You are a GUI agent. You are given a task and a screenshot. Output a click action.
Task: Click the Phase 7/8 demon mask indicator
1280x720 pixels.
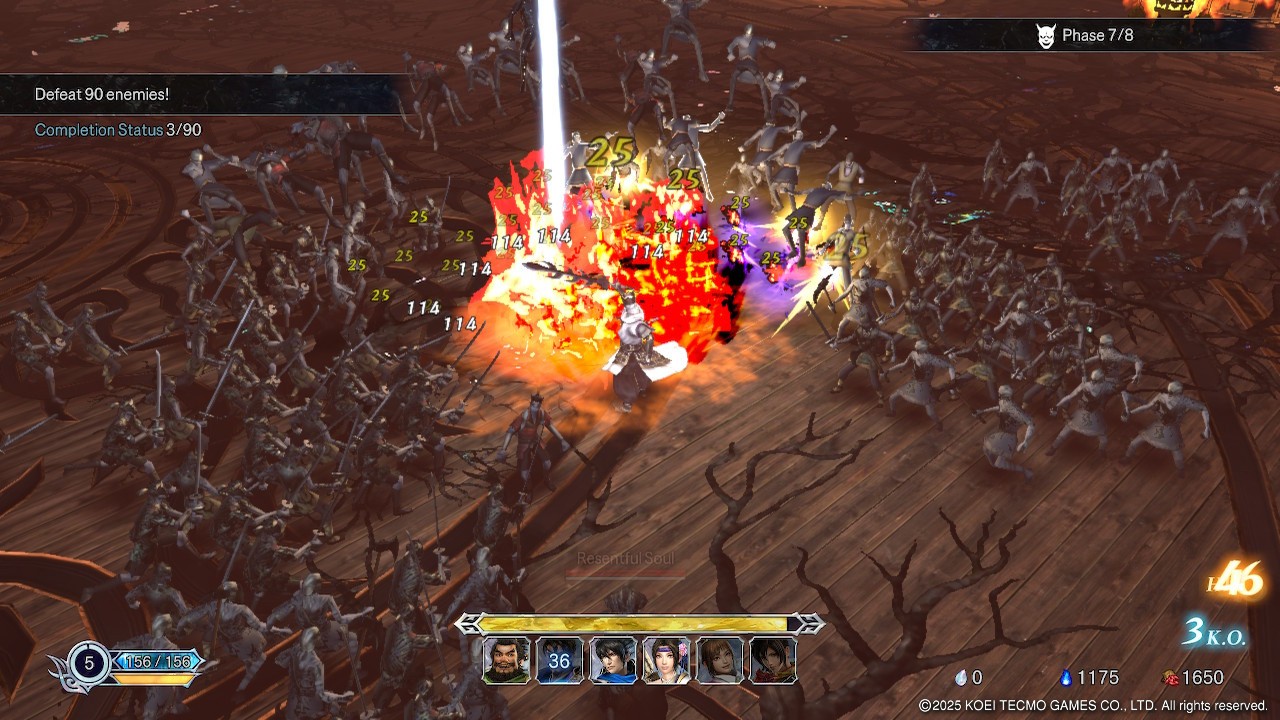[x=1046, y=36]
